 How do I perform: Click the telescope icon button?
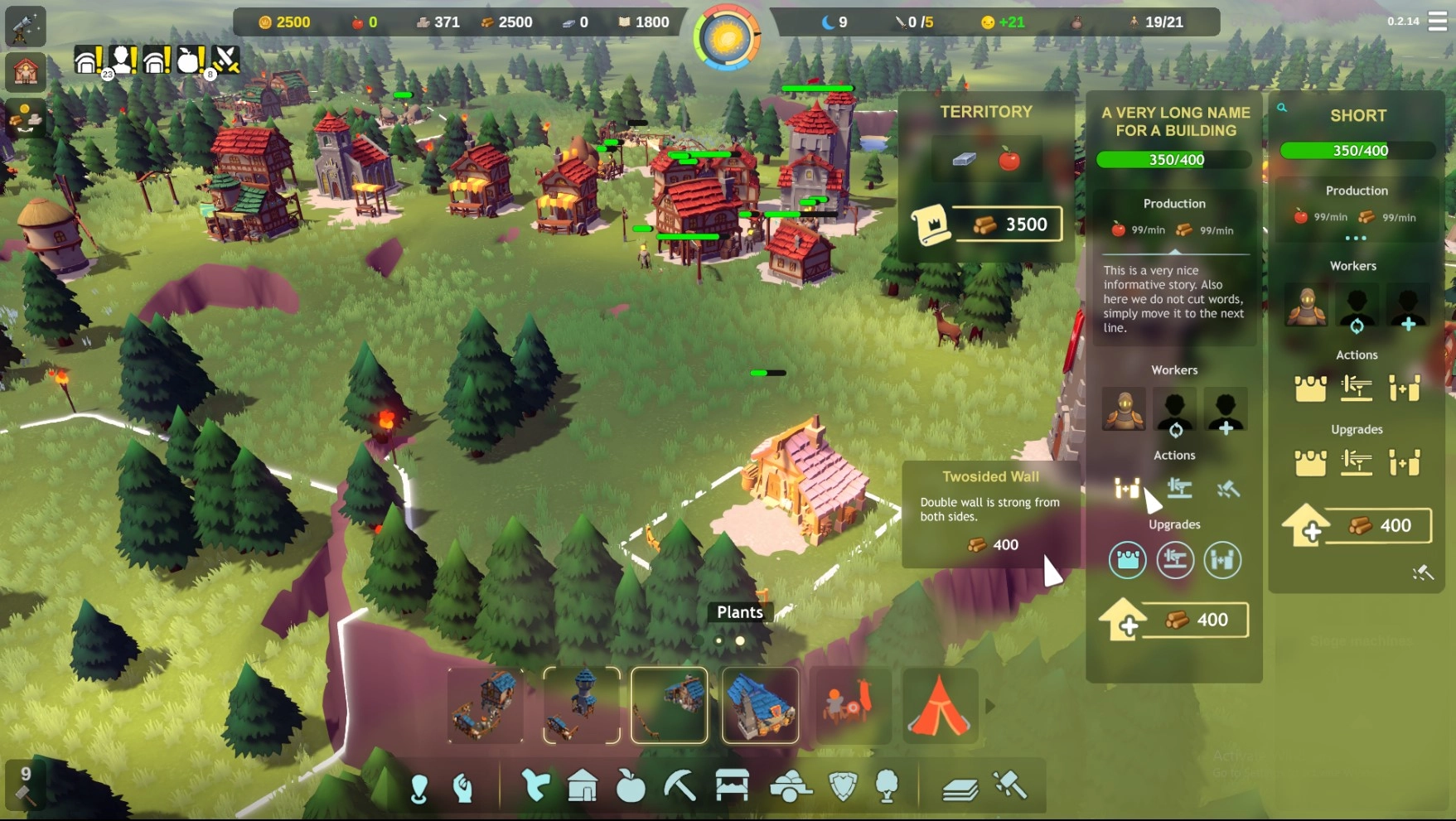pyautogui.click(x=25, y=27)
